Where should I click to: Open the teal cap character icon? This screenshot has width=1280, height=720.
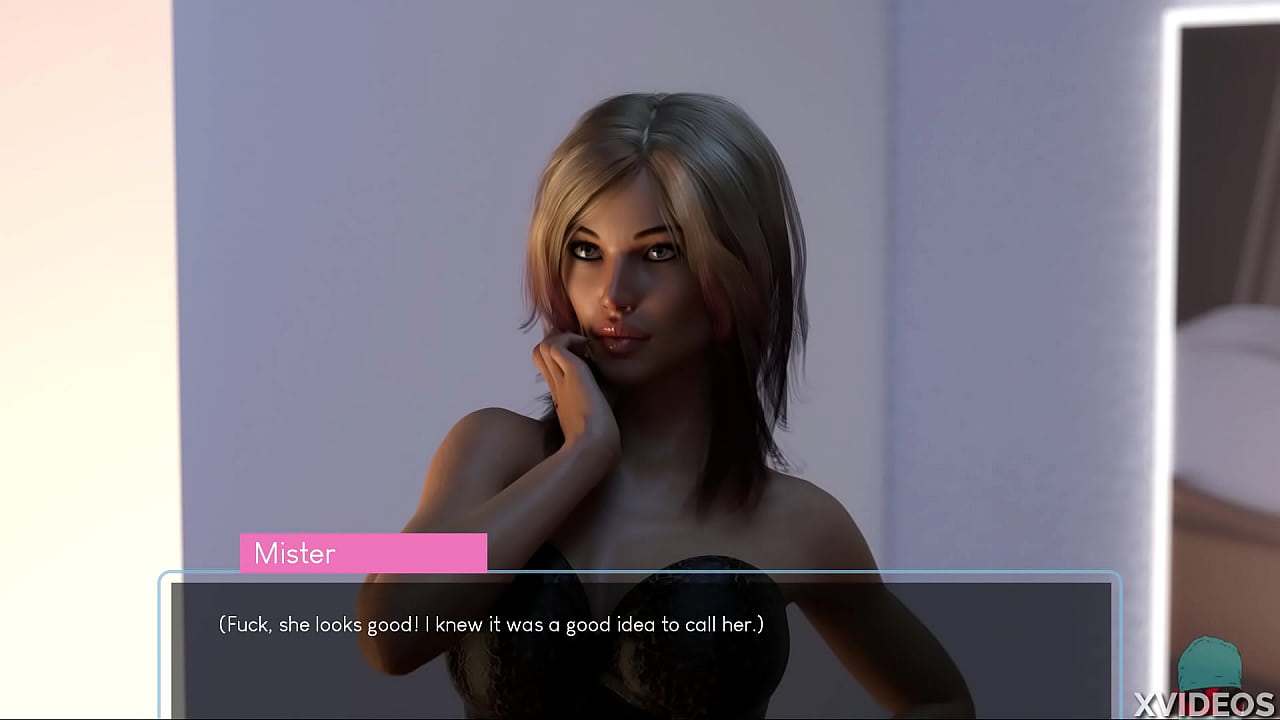tap(1210, 662)
